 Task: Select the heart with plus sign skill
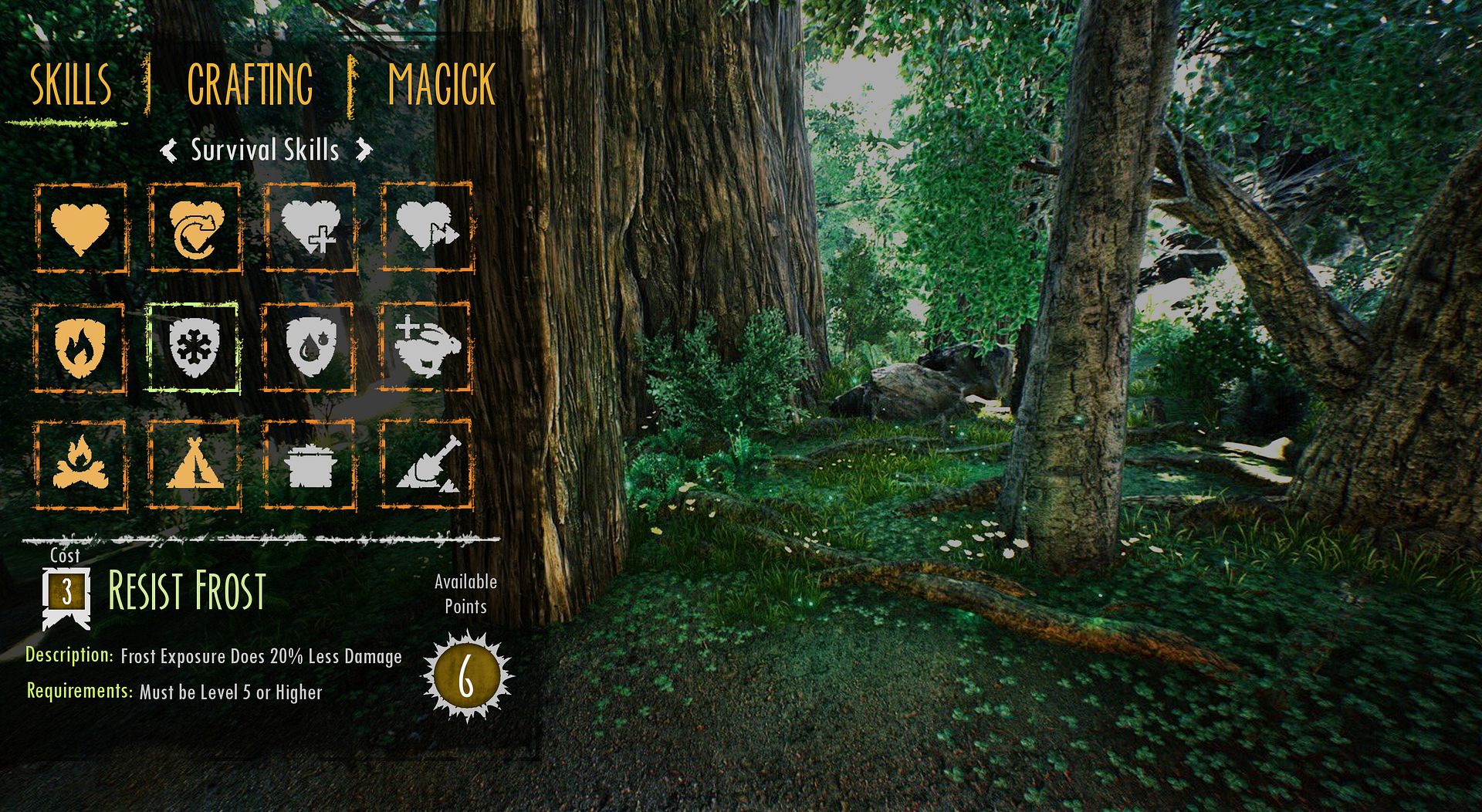point(310,228)
